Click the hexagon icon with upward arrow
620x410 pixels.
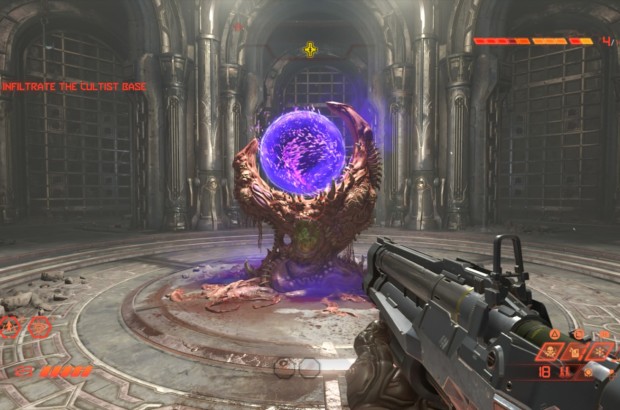10,326
